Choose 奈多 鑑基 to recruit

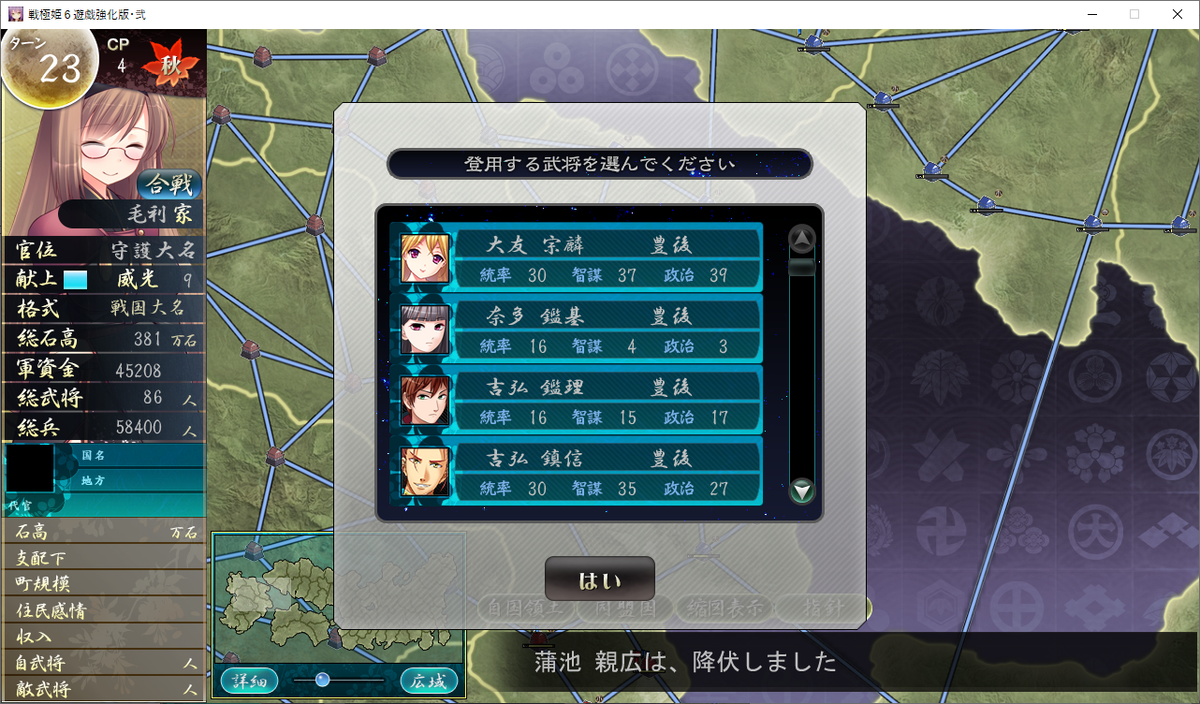tap(578, 330)
